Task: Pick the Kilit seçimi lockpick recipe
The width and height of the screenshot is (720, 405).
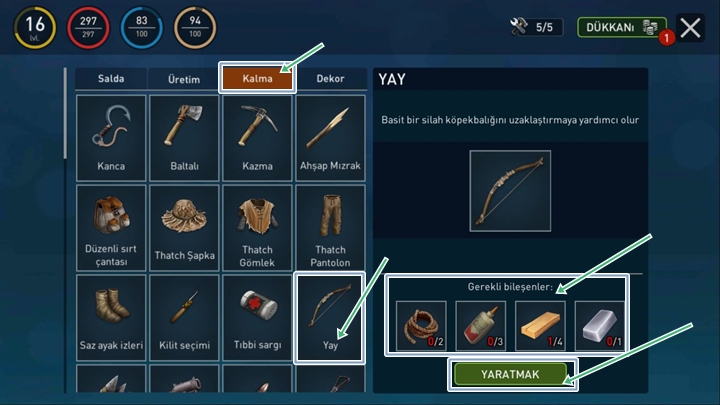Action: pyautogui.click(x=184, y=318)
